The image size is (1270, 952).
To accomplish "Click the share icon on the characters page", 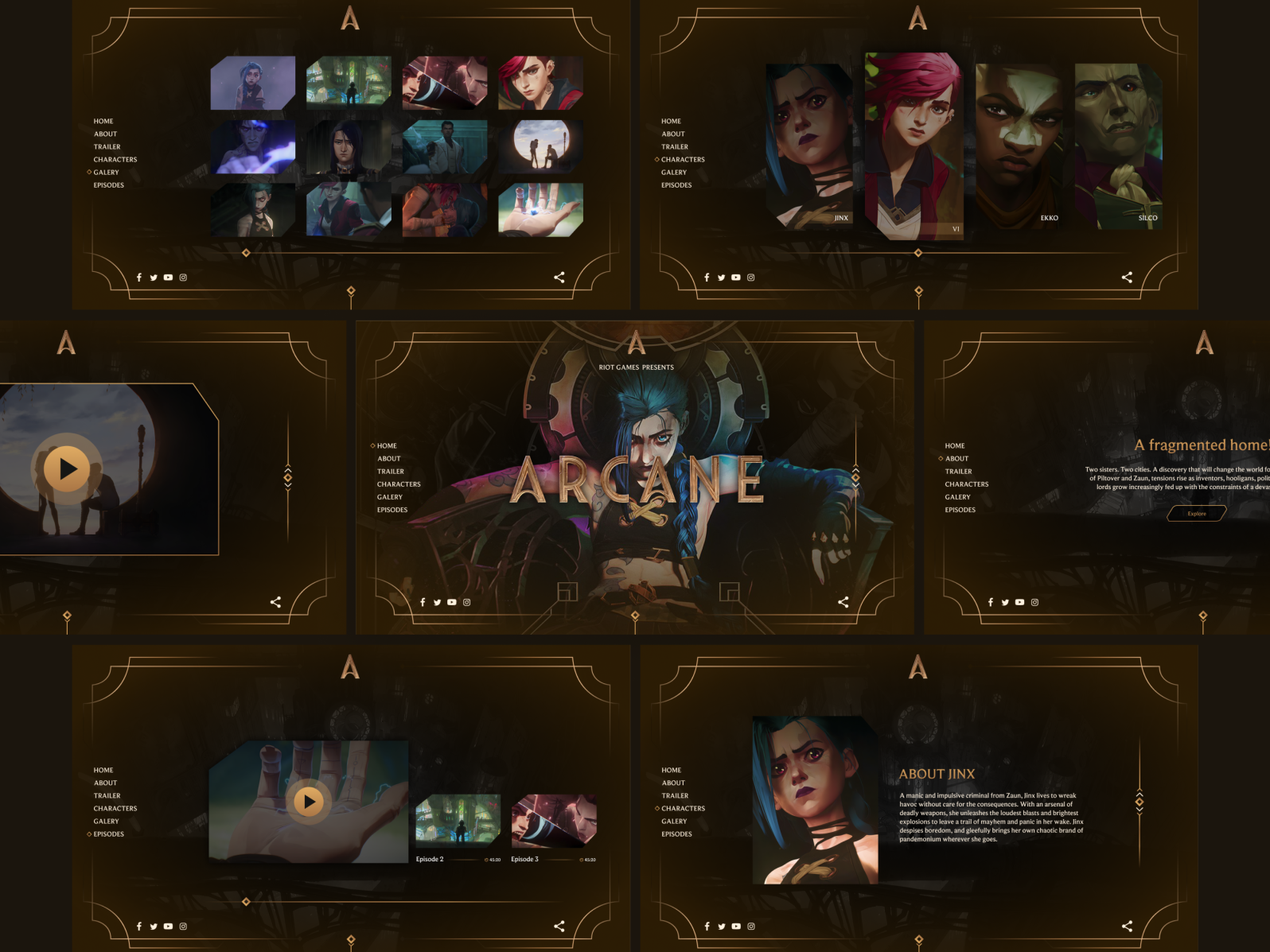I will [1127, 277].
